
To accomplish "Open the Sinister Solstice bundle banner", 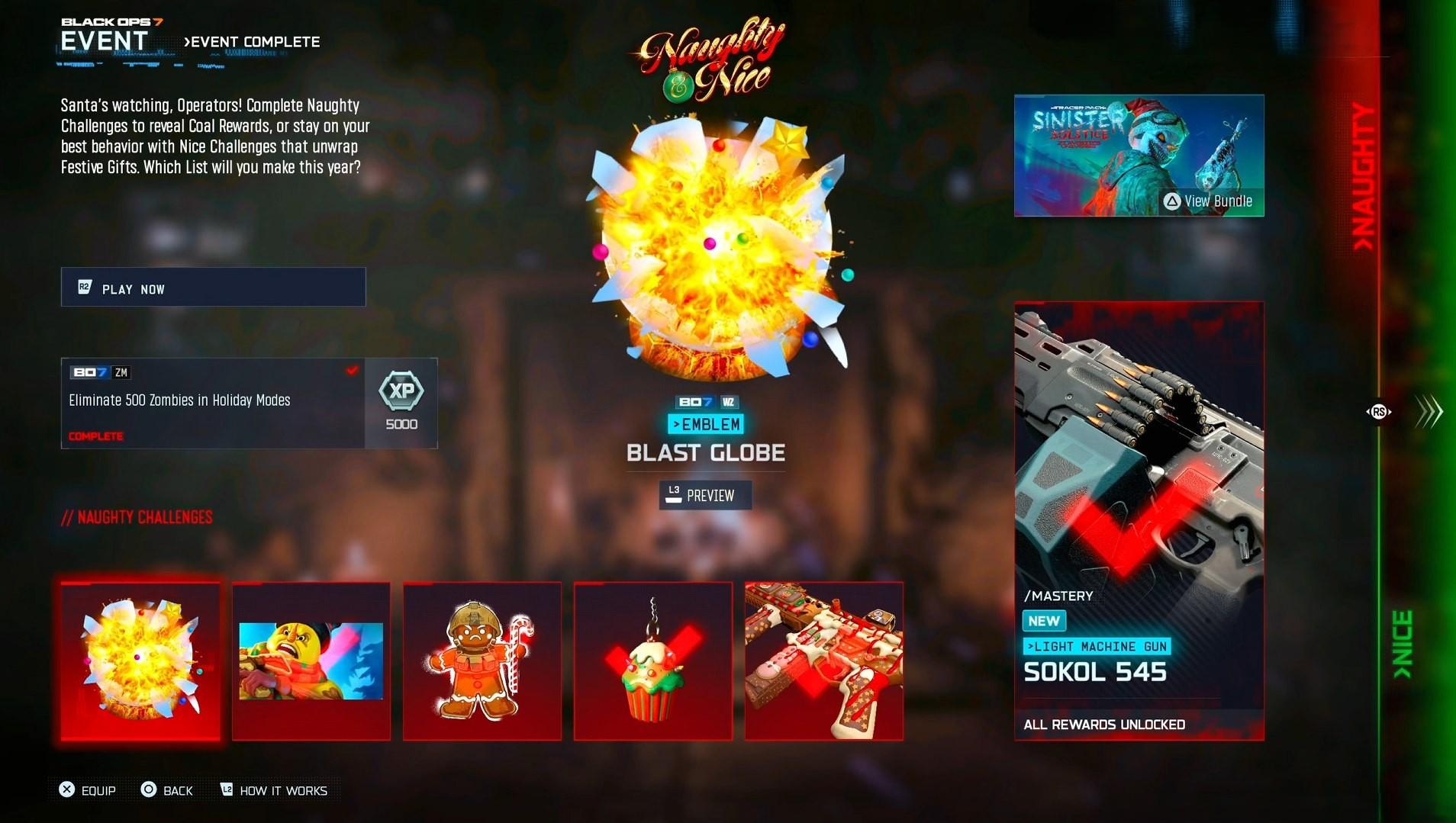I will (x=1139, y=156).
